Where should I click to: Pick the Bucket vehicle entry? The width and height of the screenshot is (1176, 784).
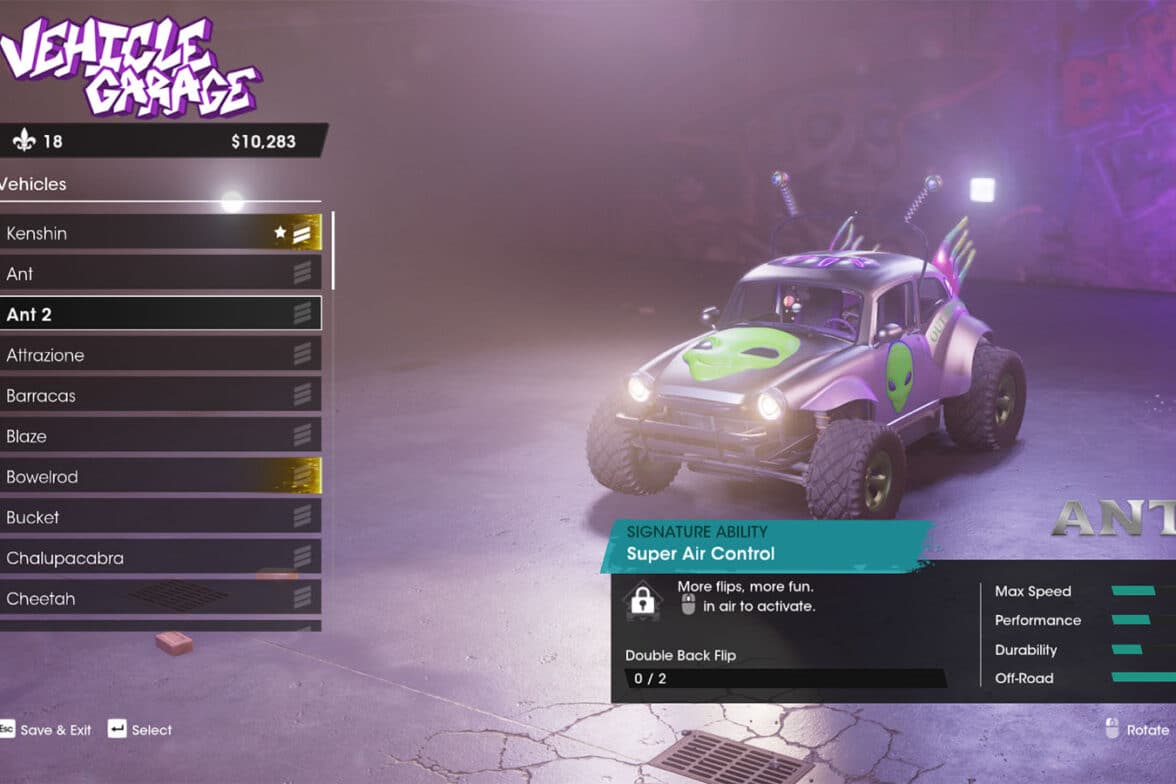tap(160, 517)
